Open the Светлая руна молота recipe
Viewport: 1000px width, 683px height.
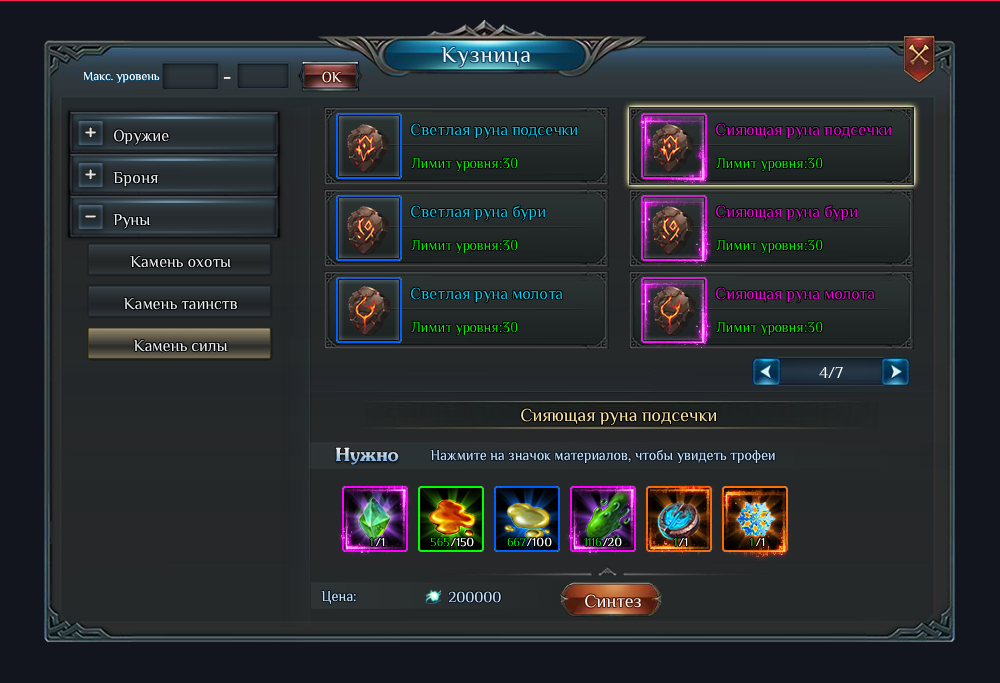coord(468,310)
